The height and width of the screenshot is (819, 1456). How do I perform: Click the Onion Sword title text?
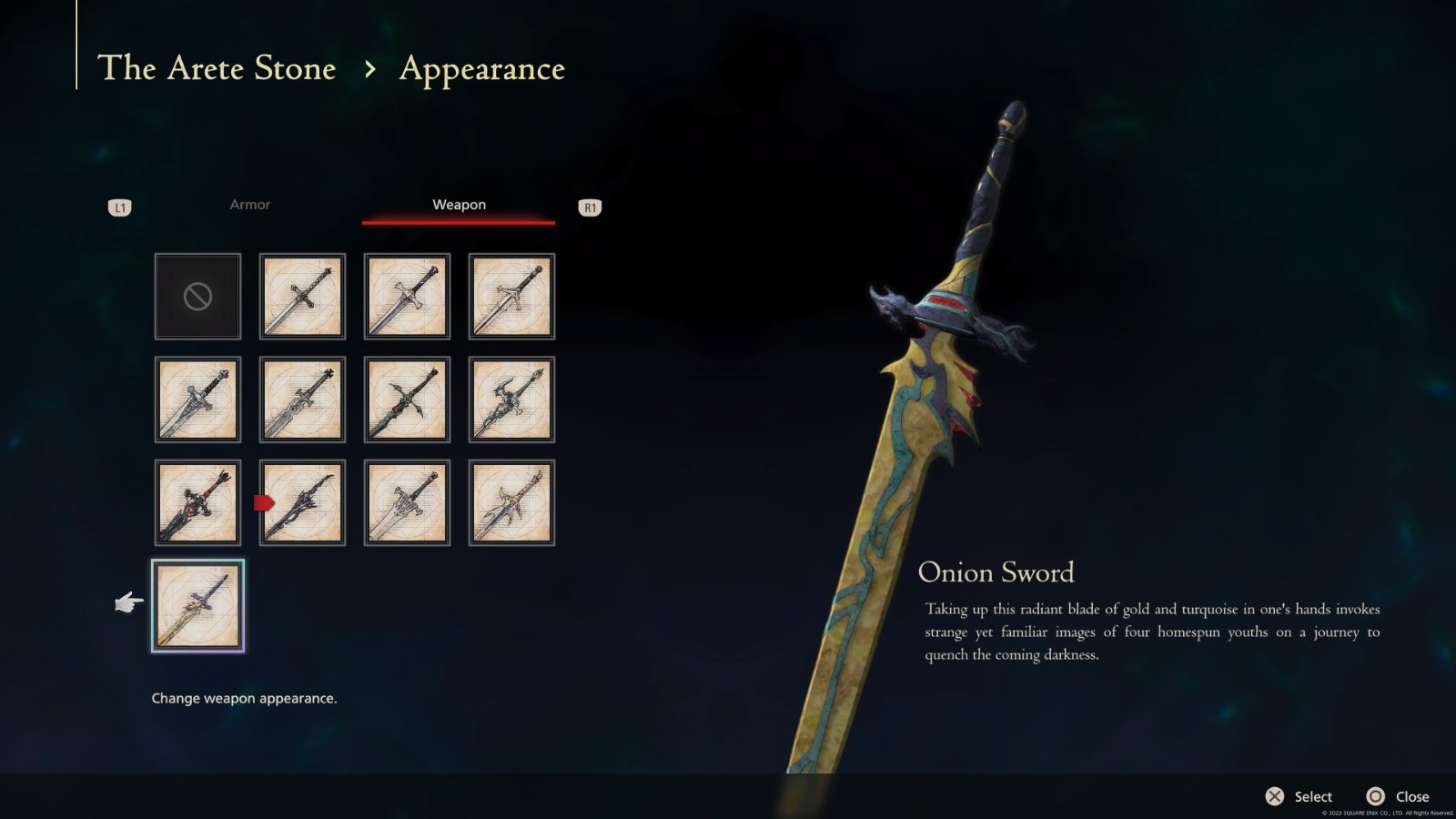[997, 573]
